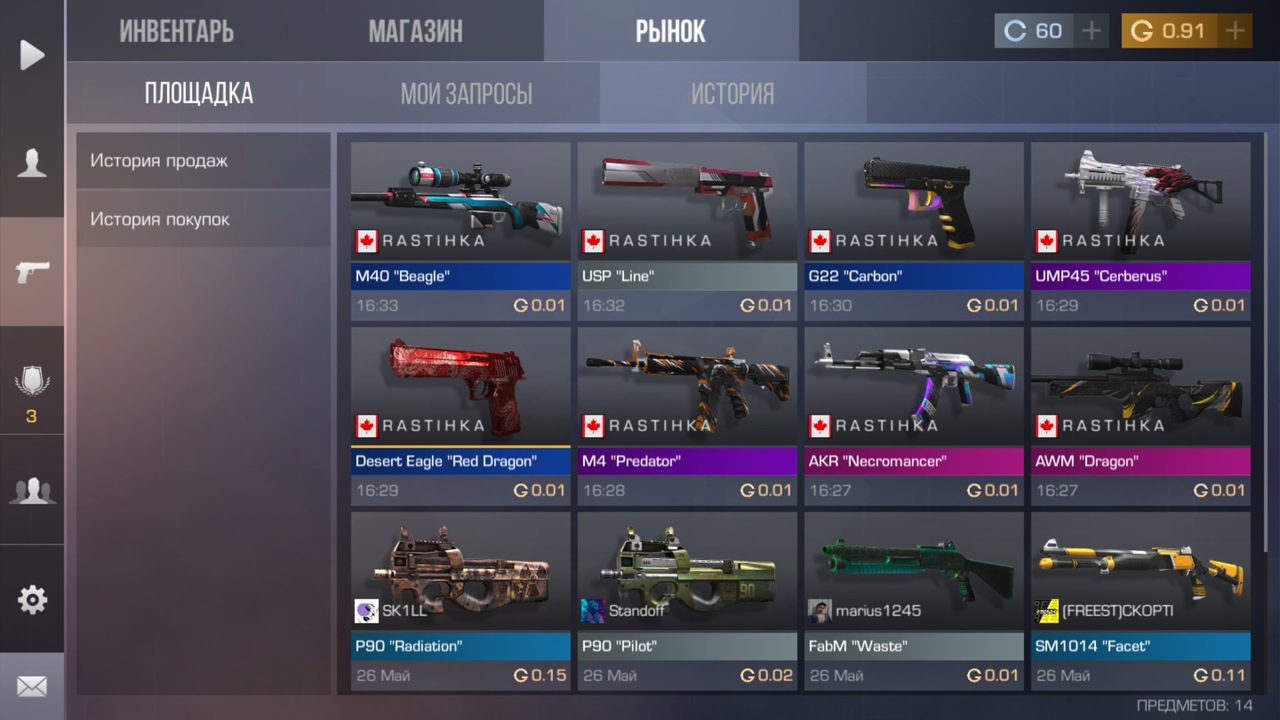Screen dimensions: 1280x720
Task: Select the Площадка sub-tab
Action: pos(199,94)
